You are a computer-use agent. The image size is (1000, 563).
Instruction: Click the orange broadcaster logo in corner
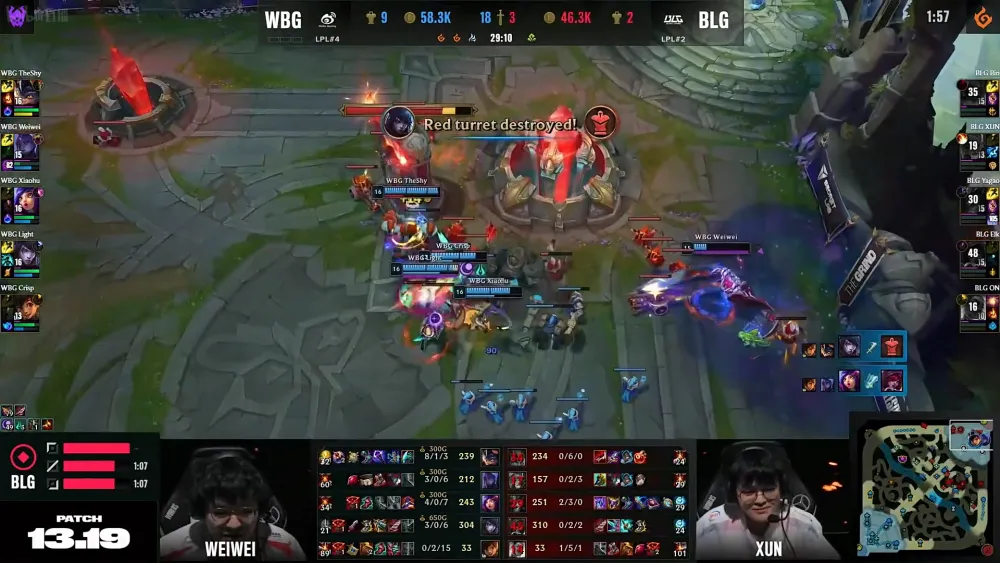pyautogui.click(x=983, y=18)
